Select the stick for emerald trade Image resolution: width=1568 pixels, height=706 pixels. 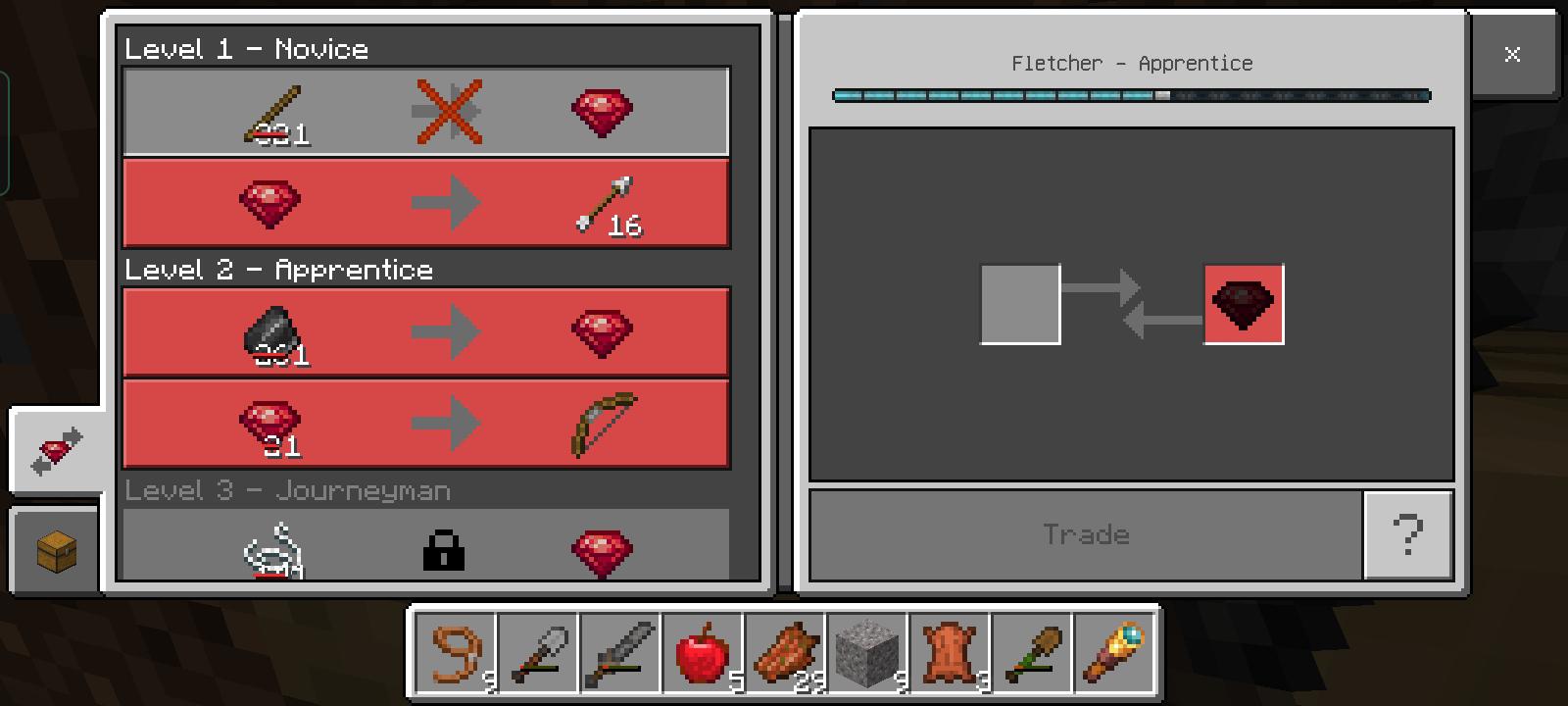click(x=424, y=110)
